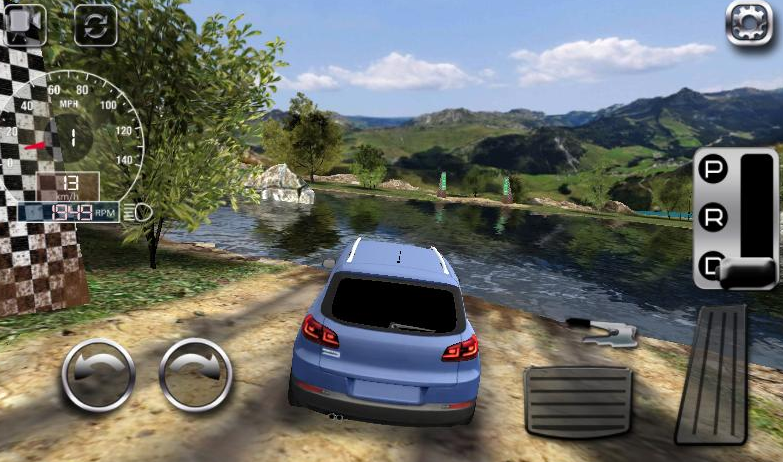The image size is (783, 462).
Task: Shift the gear selector to R (Reverse)
Action: coord(713,217)
